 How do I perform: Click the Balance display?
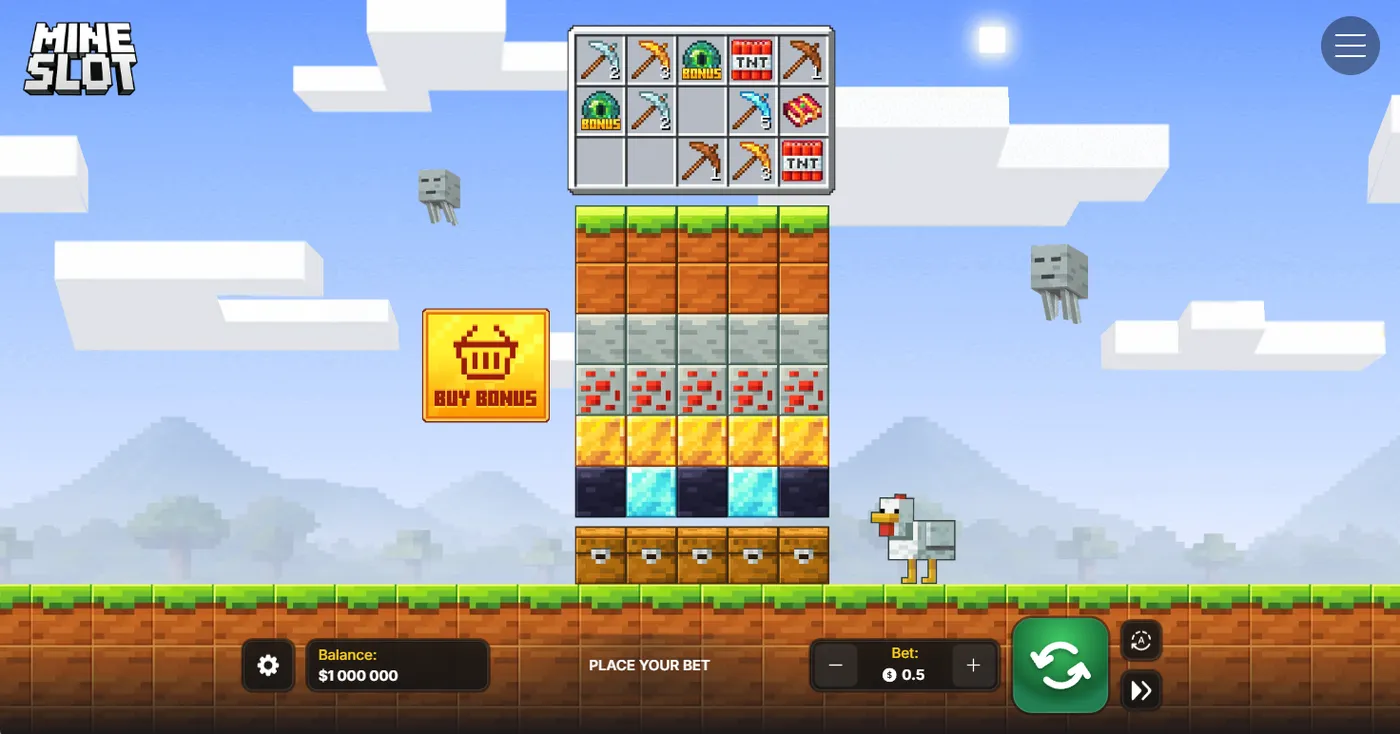point(397,665)
